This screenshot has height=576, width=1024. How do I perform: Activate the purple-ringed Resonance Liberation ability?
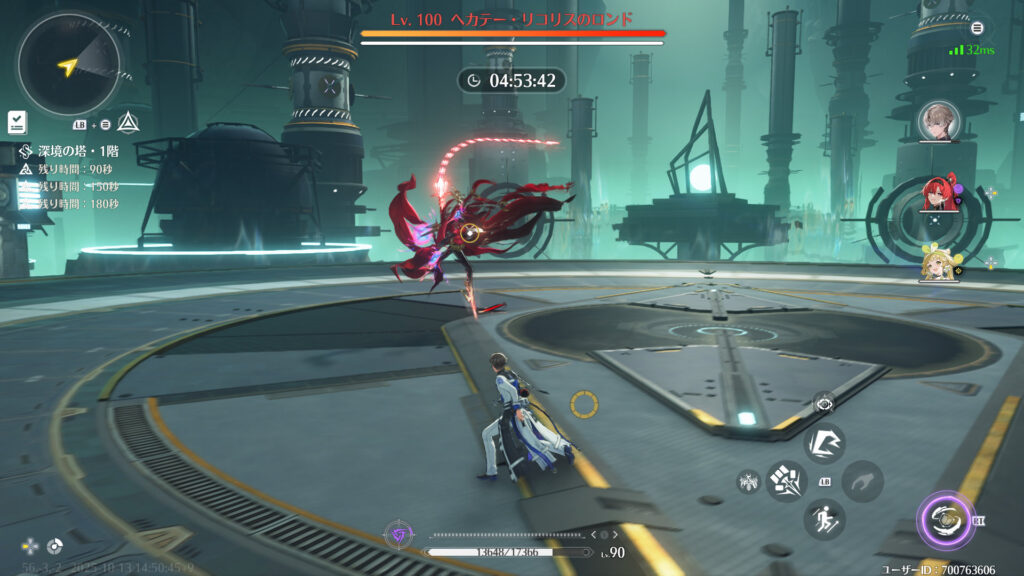pyautogui.click(x=942, y=520)
